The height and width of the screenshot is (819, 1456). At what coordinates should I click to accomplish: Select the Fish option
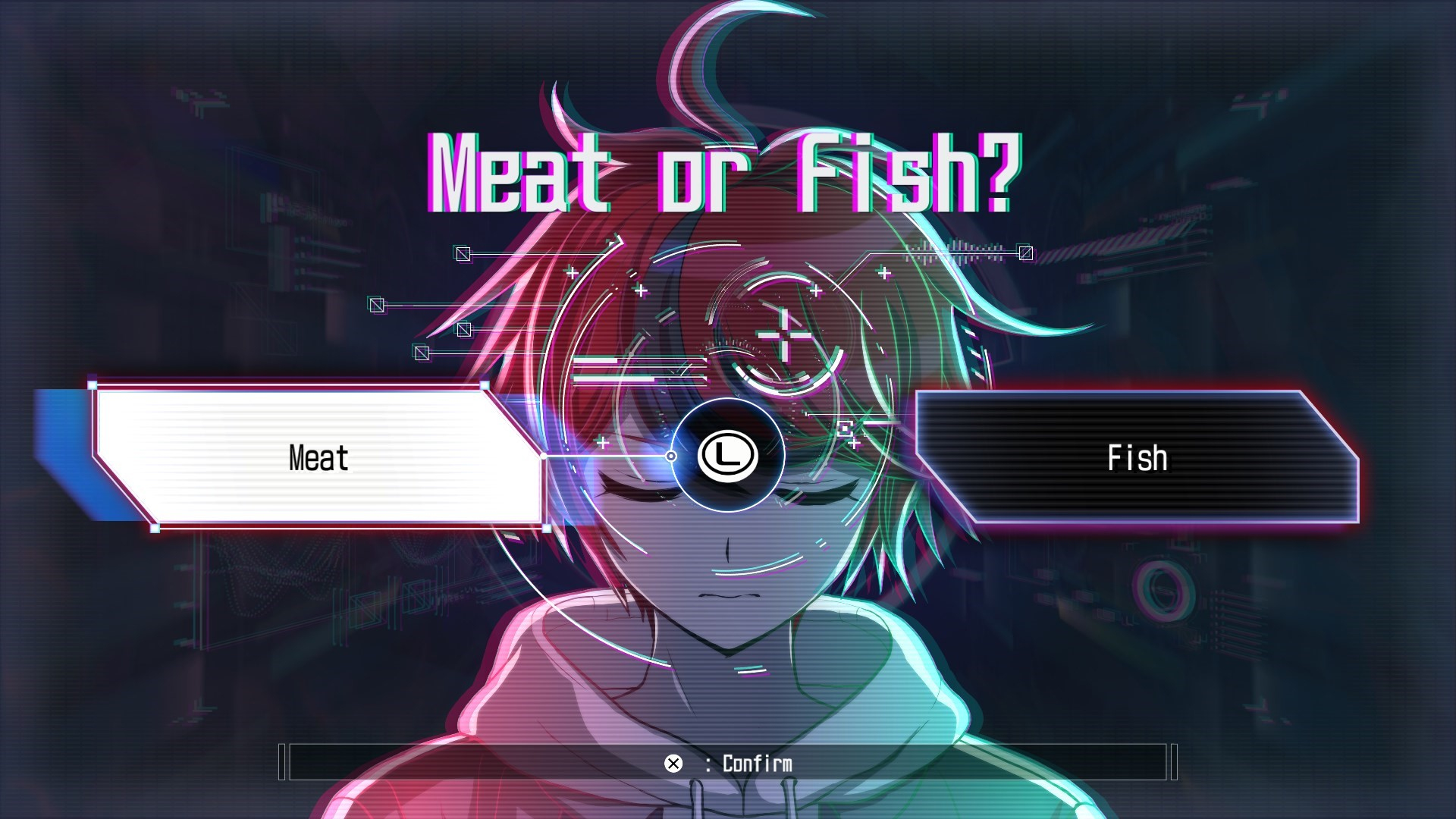1136,457
